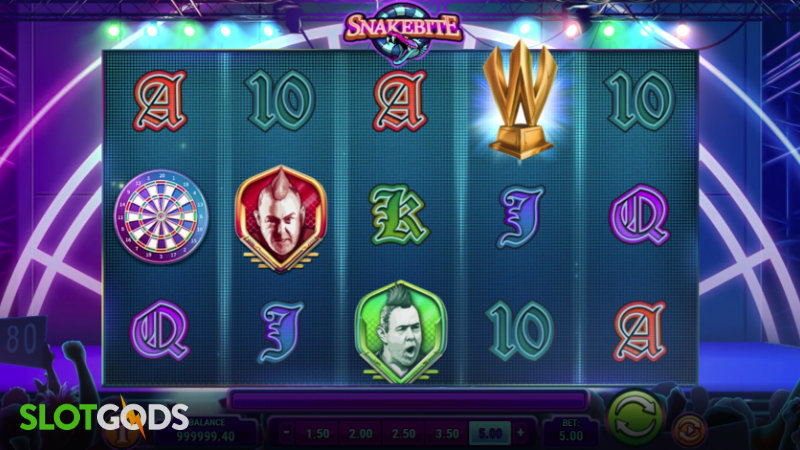Select the highlighted 5.00 bet value
The image size is (800, 450).
tap(489, 434)
